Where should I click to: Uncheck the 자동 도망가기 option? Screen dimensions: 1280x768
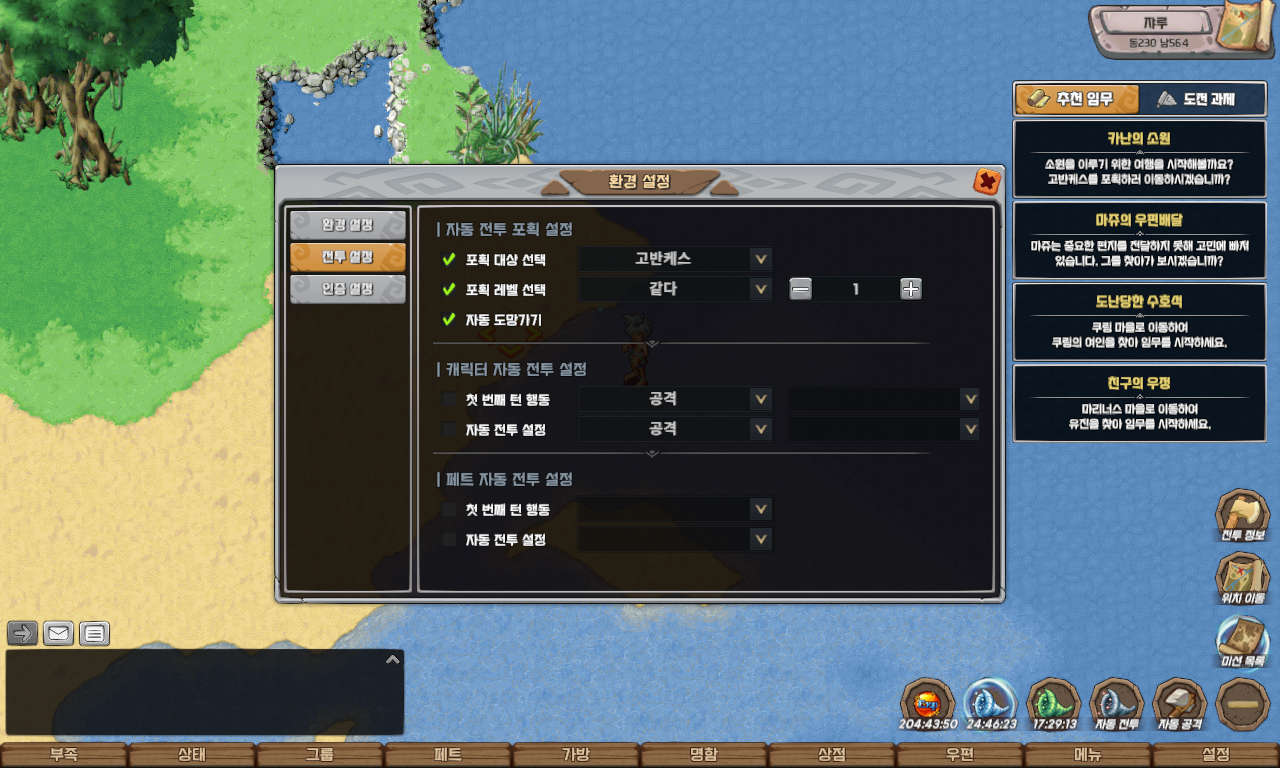pos(449,320)
